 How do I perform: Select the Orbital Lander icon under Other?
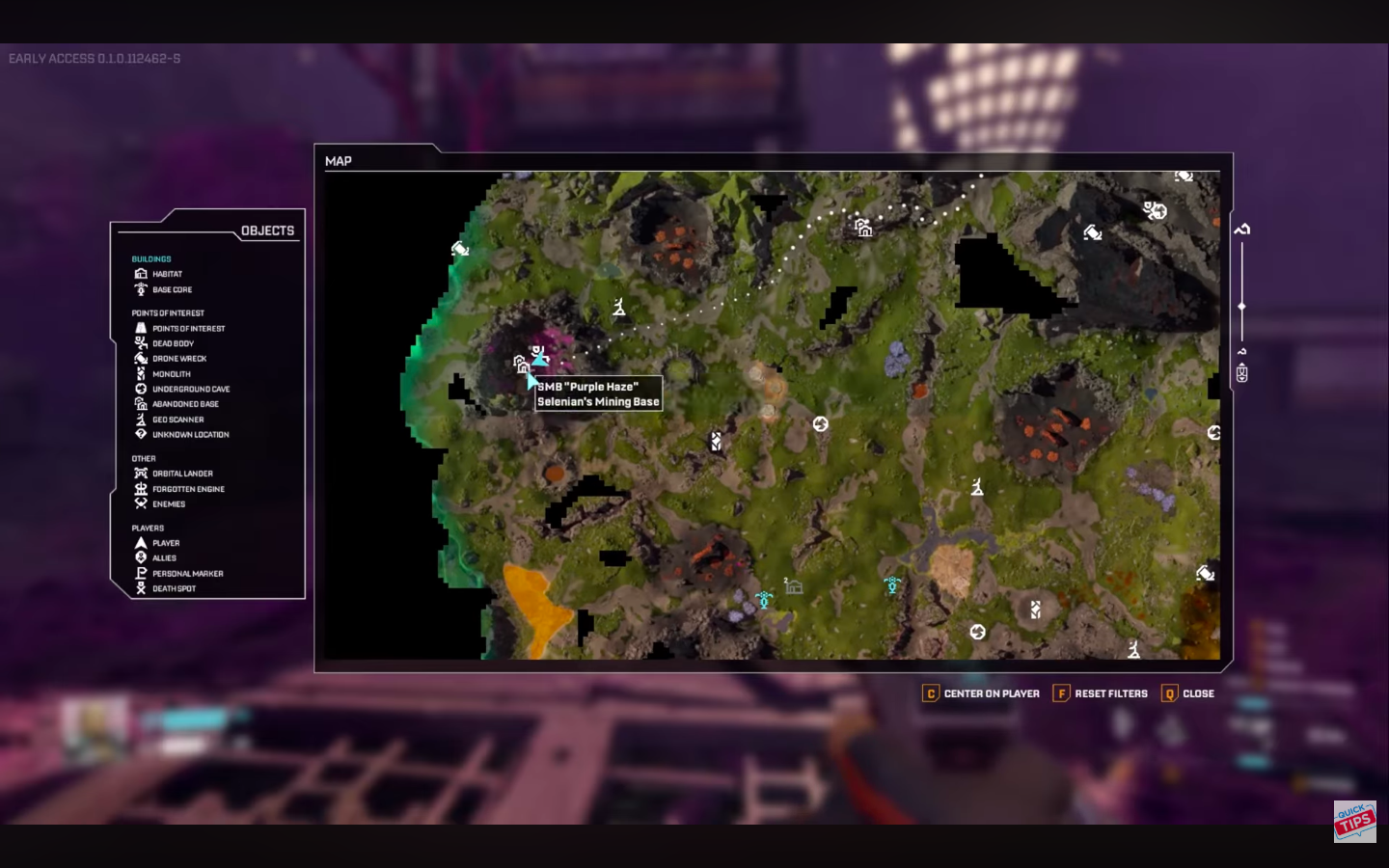coord(141,474)
